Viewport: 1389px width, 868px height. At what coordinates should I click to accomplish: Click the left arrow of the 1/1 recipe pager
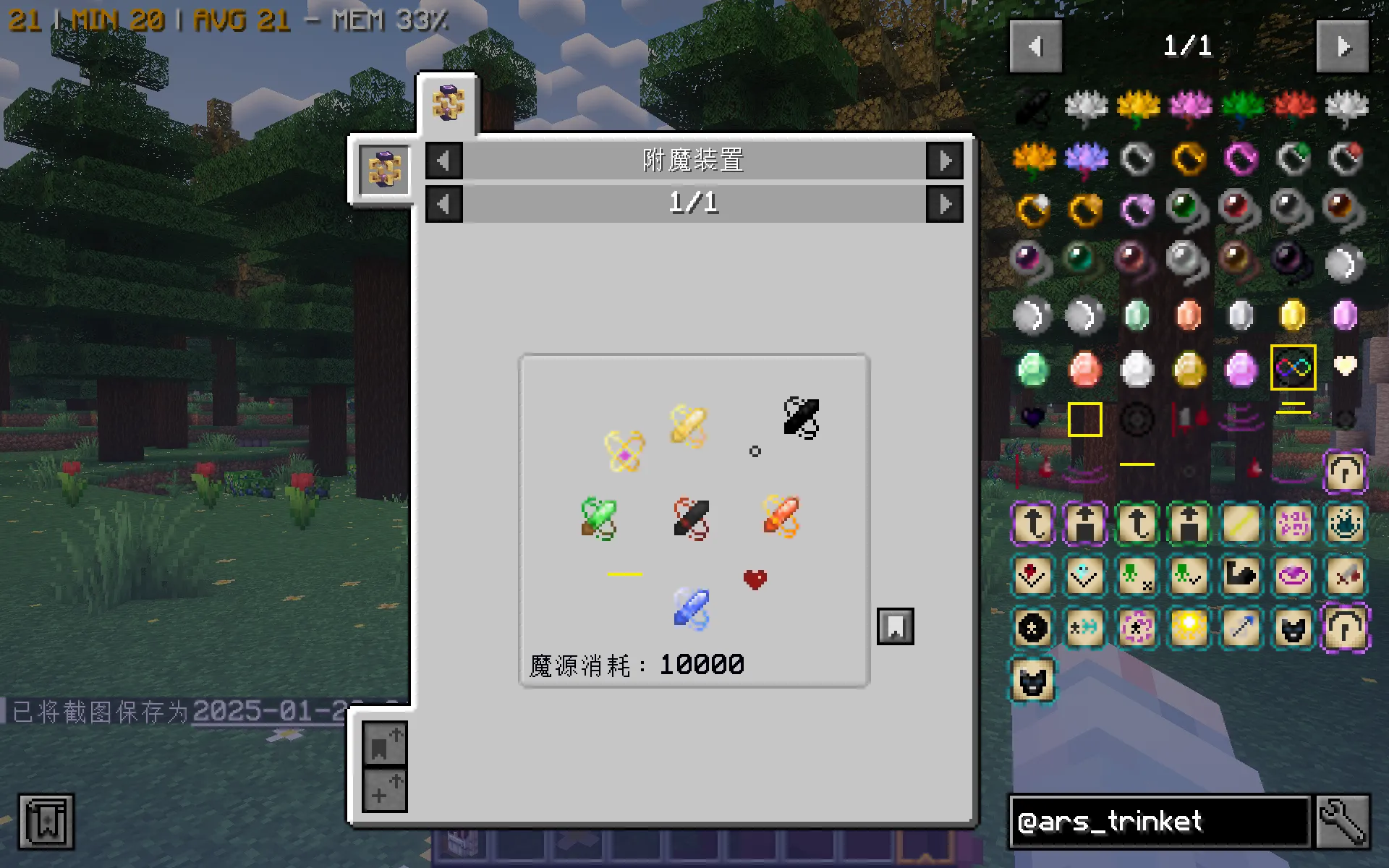443,203
